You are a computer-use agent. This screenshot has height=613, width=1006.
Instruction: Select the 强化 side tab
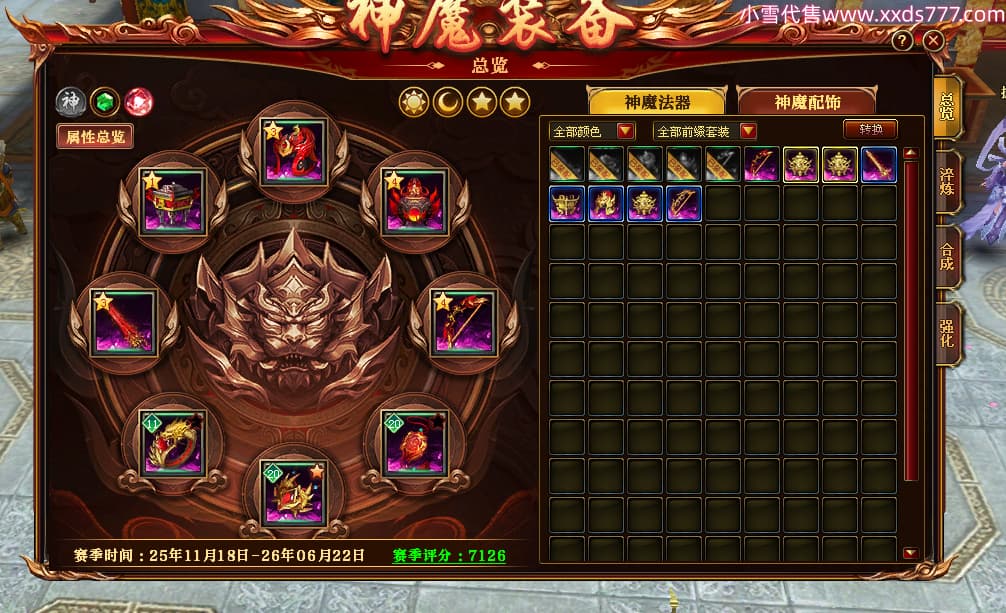(947, 333)
